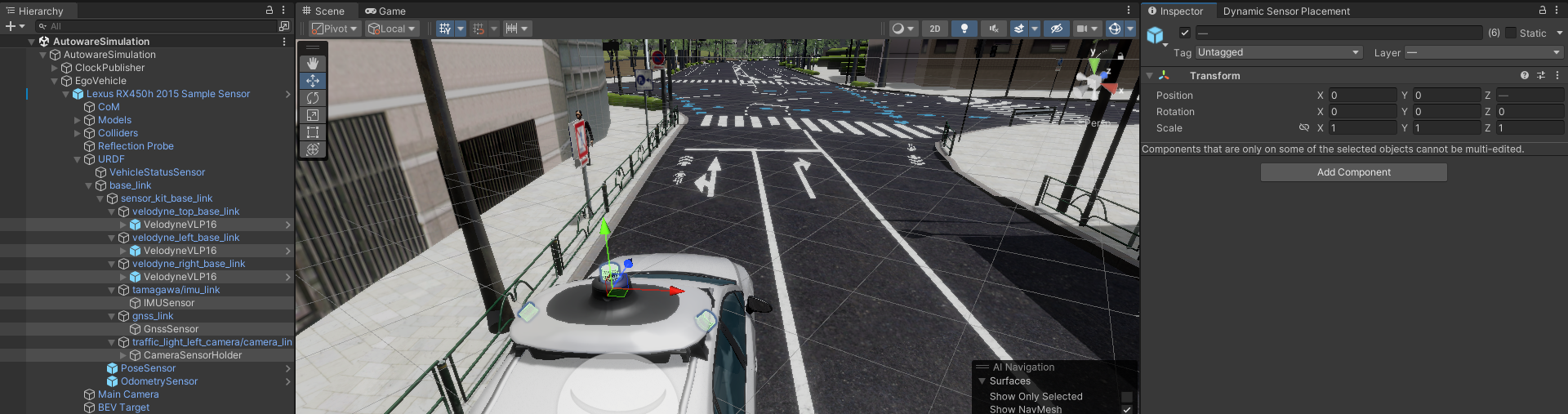Toggle the 2D scene view button
The image size is (1568, 414).
[935, 29]
